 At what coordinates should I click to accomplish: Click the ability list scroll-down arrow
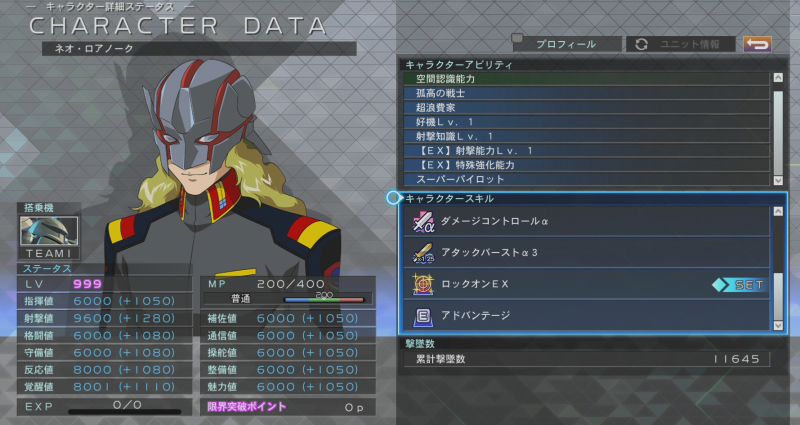(778, 180)
